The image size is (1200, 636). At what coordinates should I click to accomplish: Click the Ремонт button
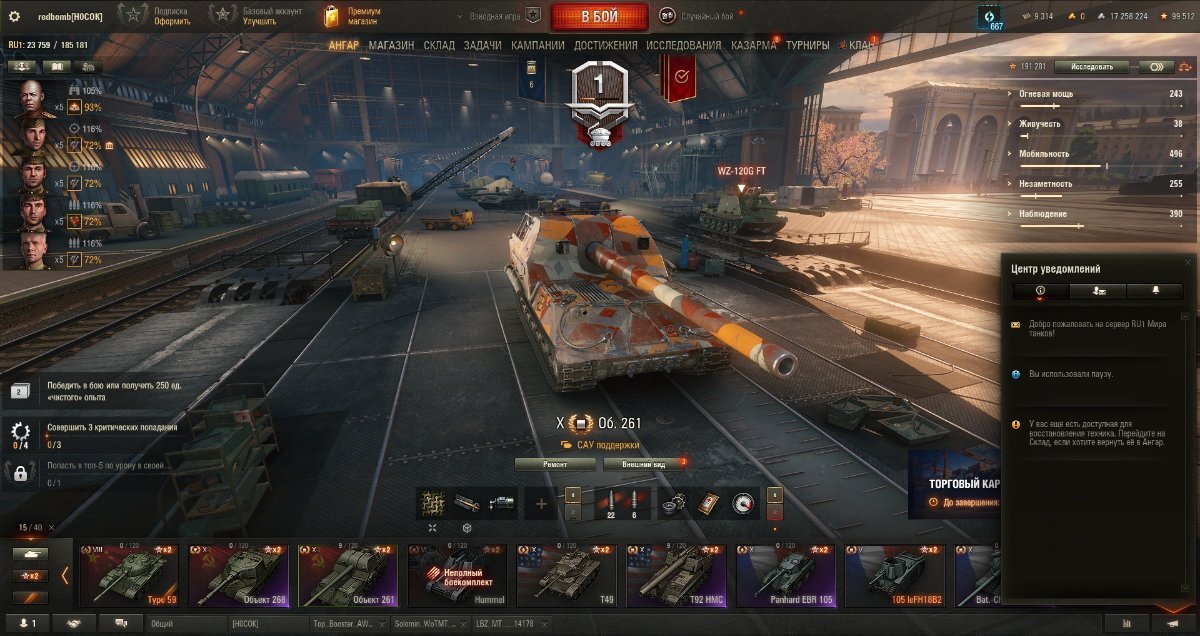coord(555,464)
